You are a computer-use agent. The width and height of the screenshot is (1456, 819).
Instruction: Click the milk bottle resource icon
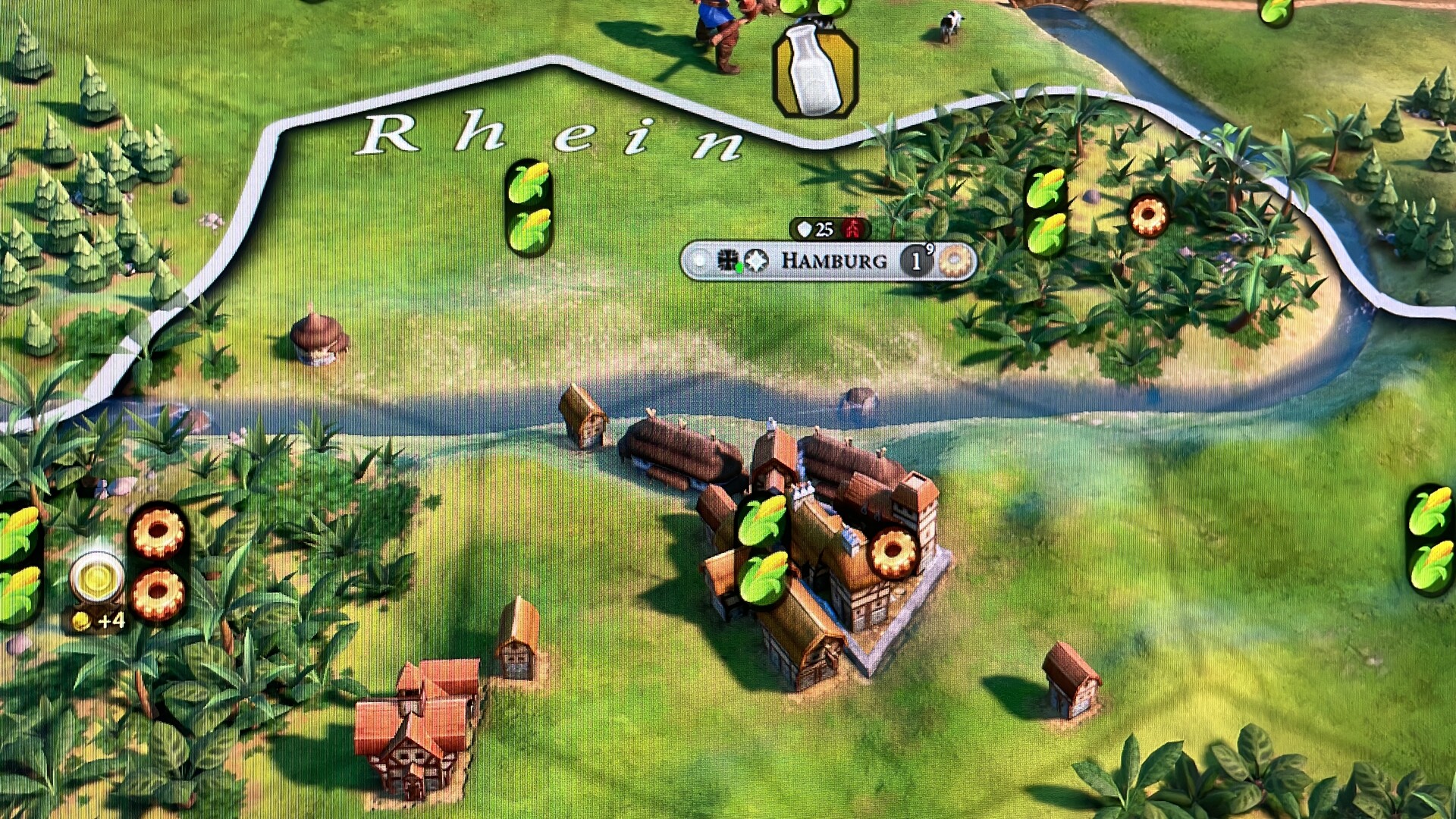pos(814,70)
